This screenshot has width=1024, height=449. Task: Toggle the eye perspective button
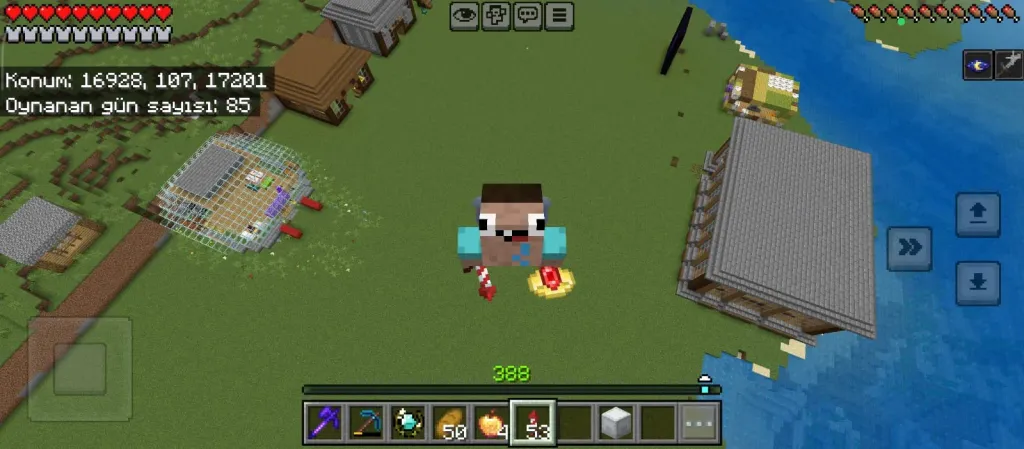[464, 16]
